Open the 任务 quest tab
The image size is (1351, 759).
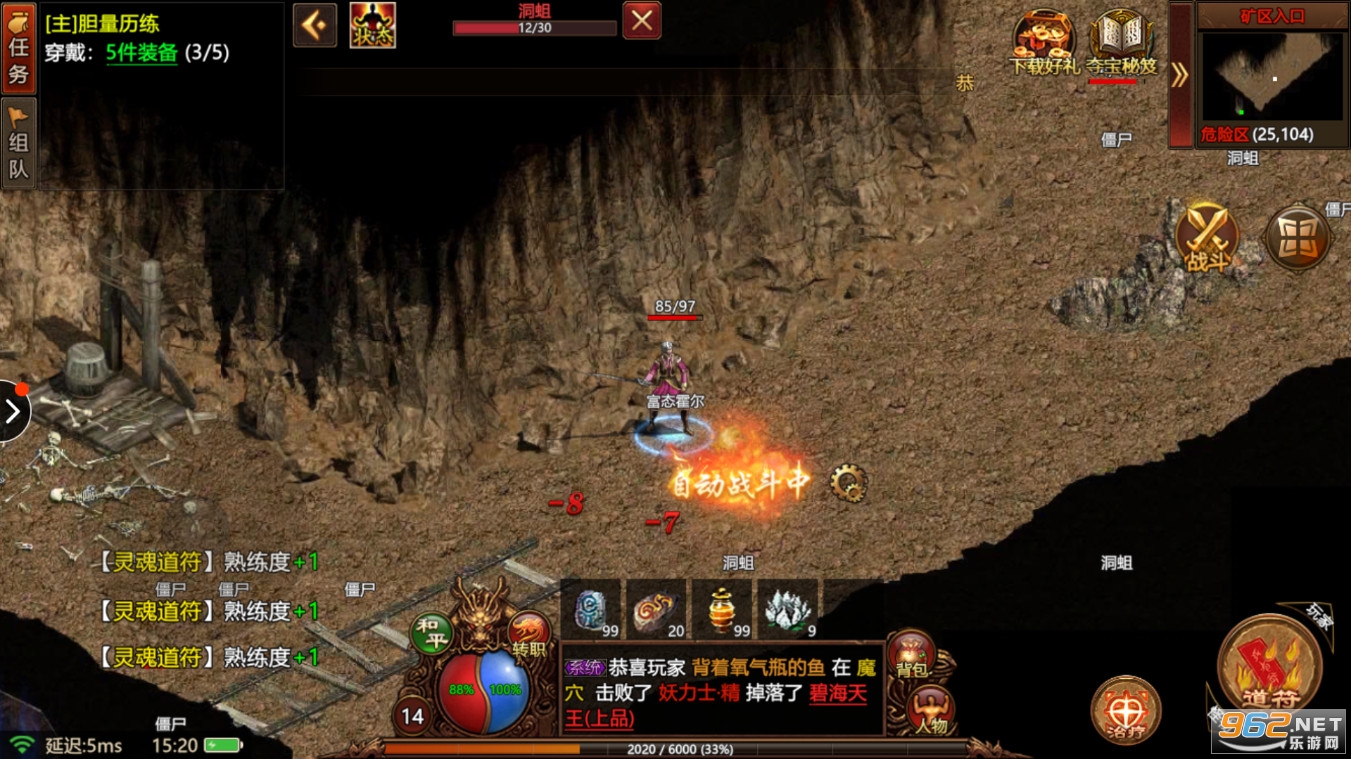(19, 46)
